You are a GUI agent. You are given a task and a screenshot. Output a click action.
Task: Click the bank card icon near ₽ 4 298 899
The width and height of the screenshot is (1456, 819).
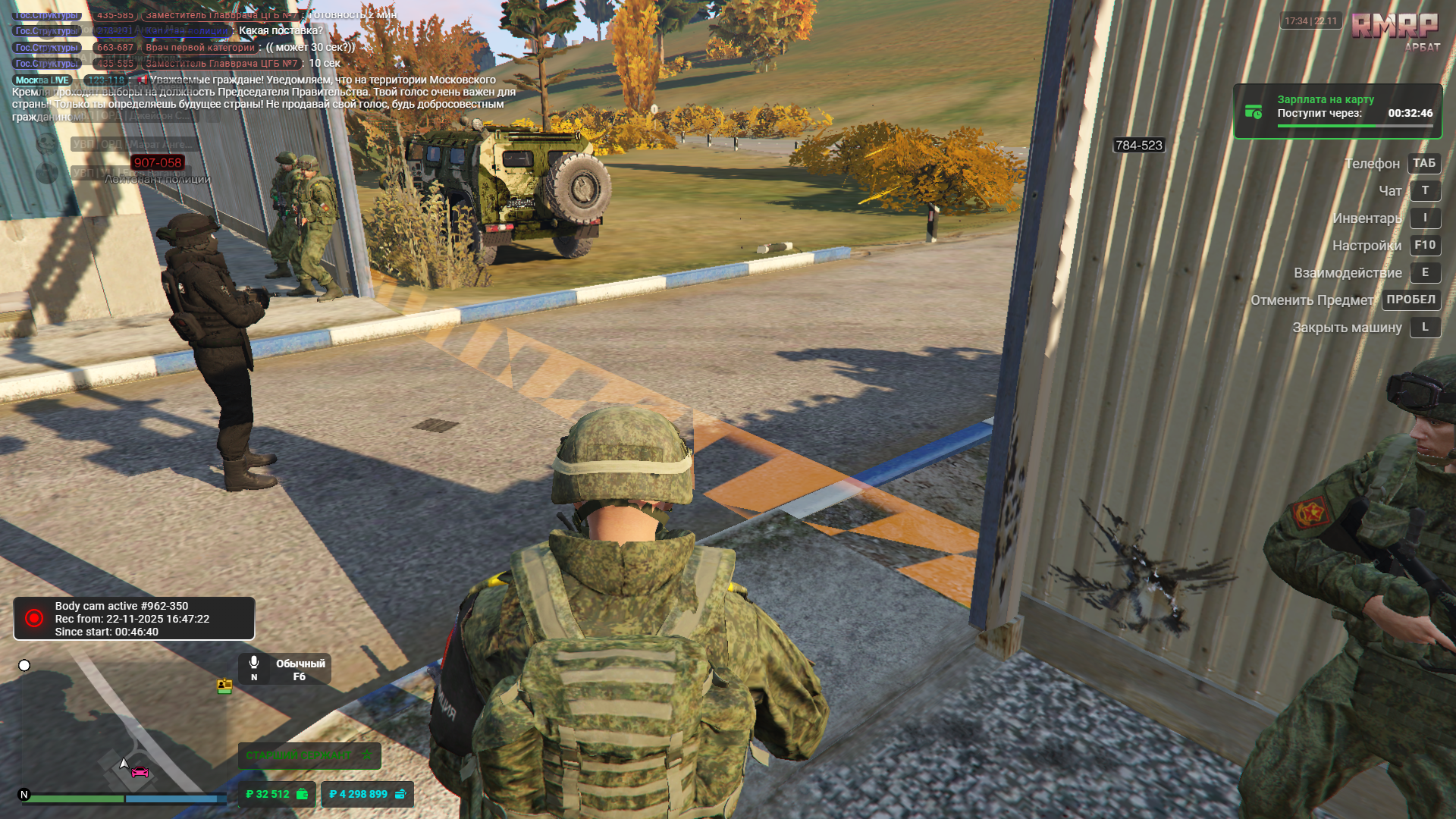click(x=400, y=794)
